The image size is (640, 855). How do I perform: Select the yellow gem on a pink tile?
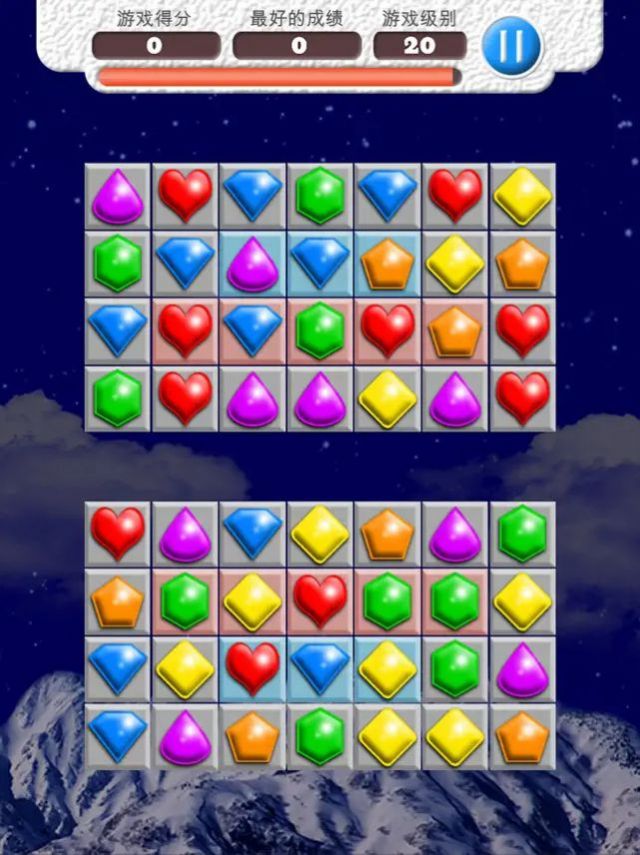click(x=253, y=601)
